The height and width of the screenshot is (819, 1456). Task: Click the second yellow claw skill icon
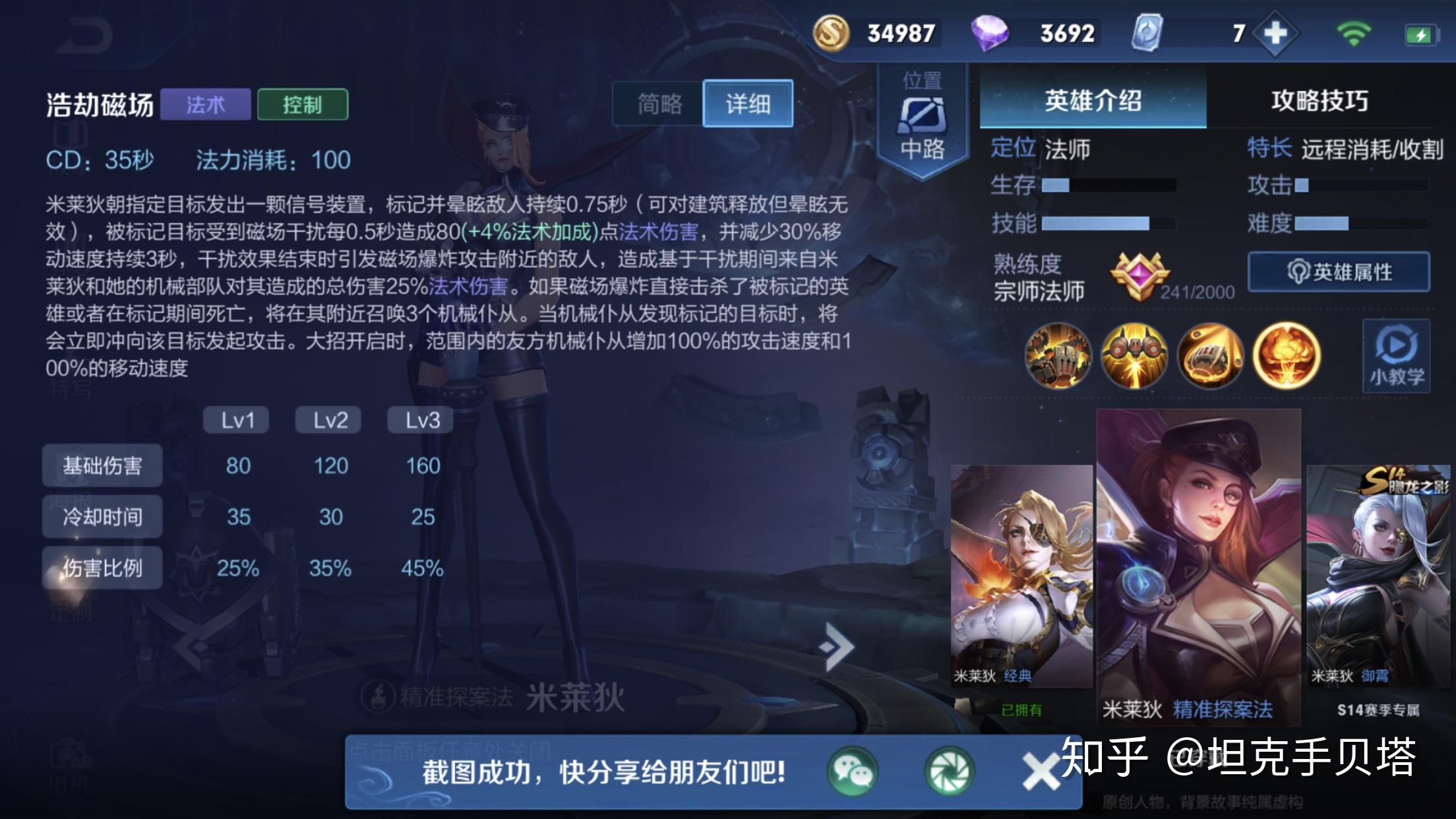point(1133,356)
